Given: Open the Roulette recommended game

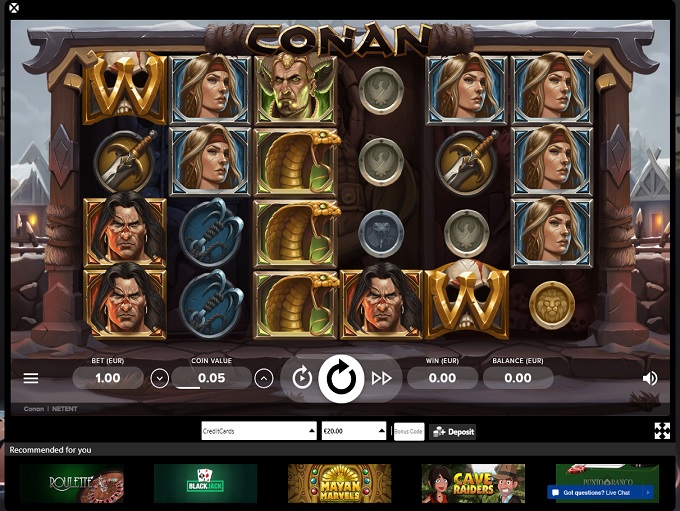Looking at the screenshot, I should click(70, 483).
